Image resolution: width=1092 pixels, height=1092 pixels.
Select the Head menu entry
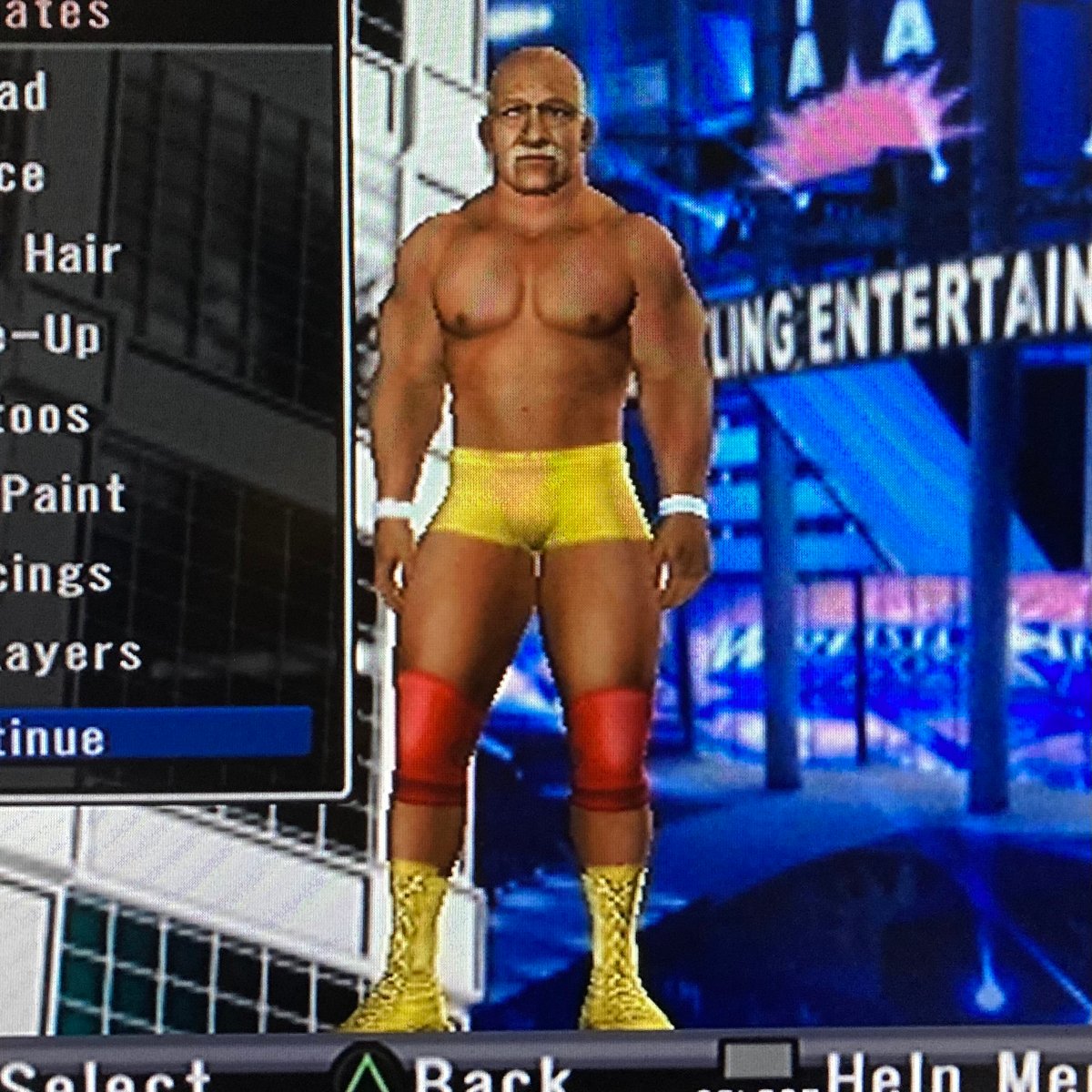[23, 94]
